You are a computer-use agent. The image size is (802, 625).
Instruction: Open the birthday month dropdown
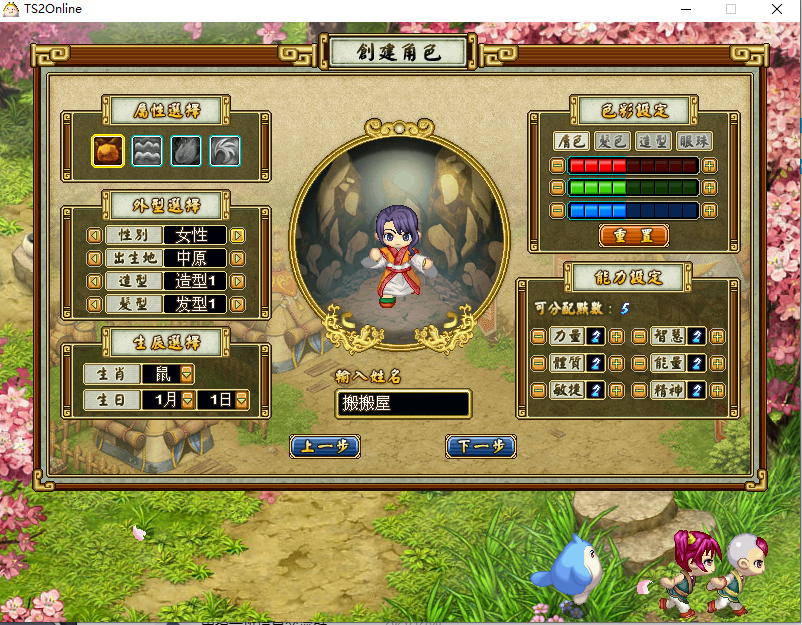point(187,400)
